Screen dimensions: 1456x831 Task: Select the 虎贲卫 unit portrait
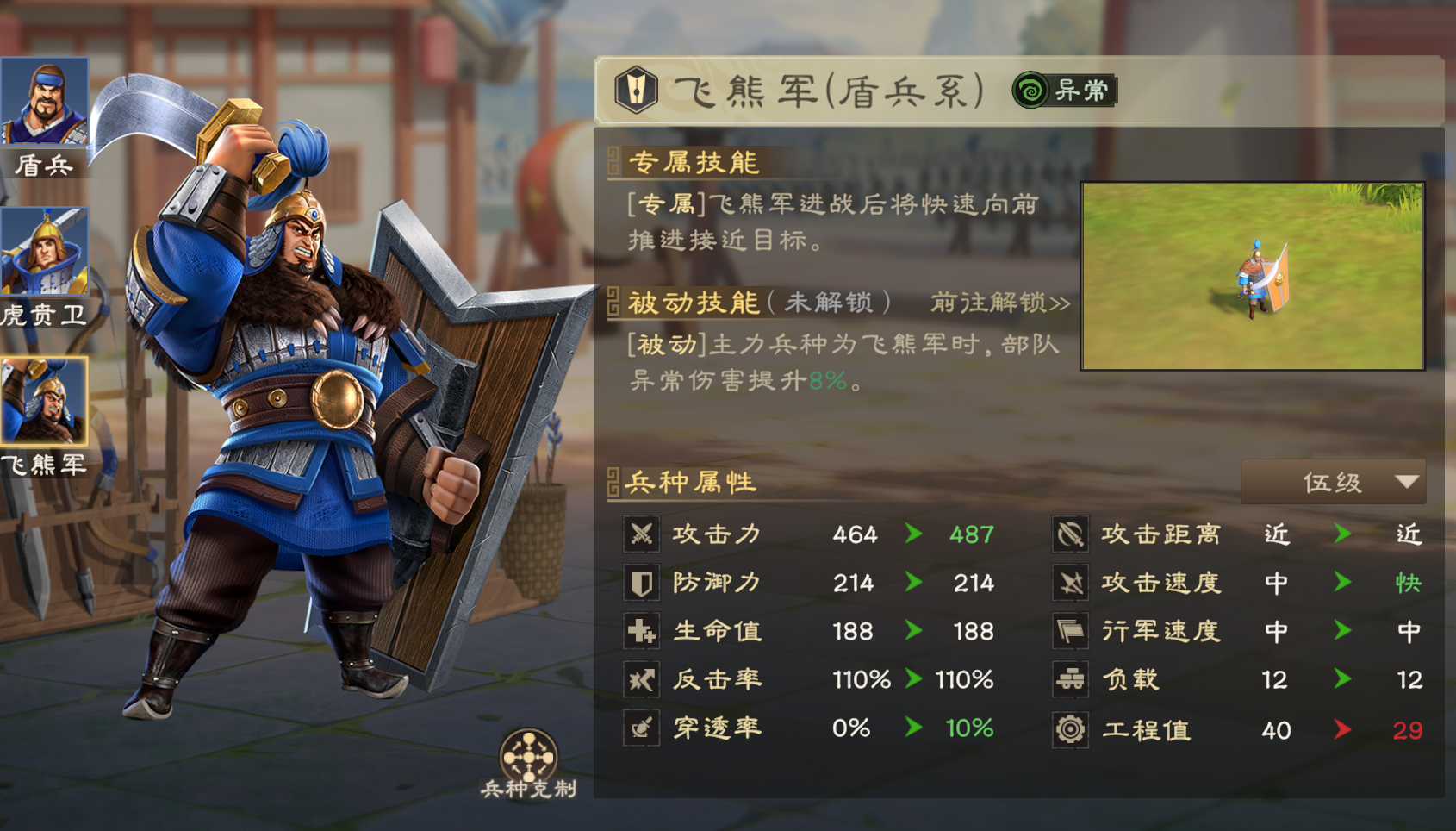pos(47,251)
